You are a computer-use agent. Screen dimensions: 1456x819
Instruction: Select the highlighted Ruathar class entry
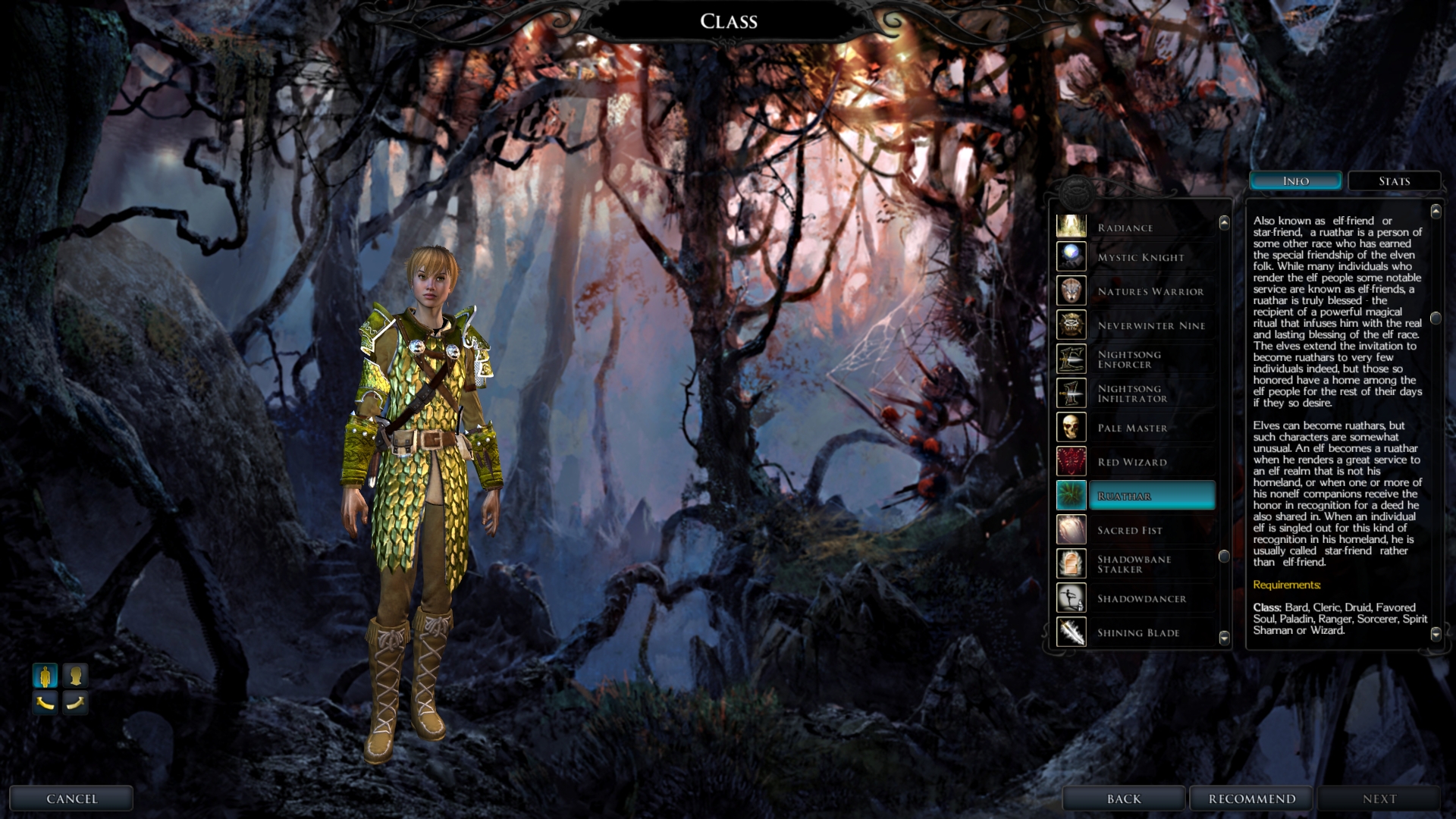coord(1151,496)
